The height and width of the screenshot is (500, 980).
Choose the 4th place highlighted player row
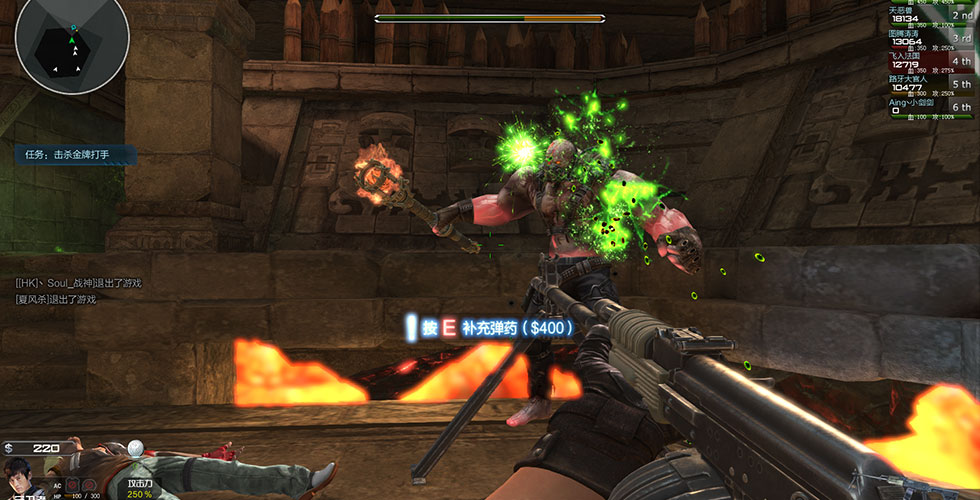click(x=930, y=61)
